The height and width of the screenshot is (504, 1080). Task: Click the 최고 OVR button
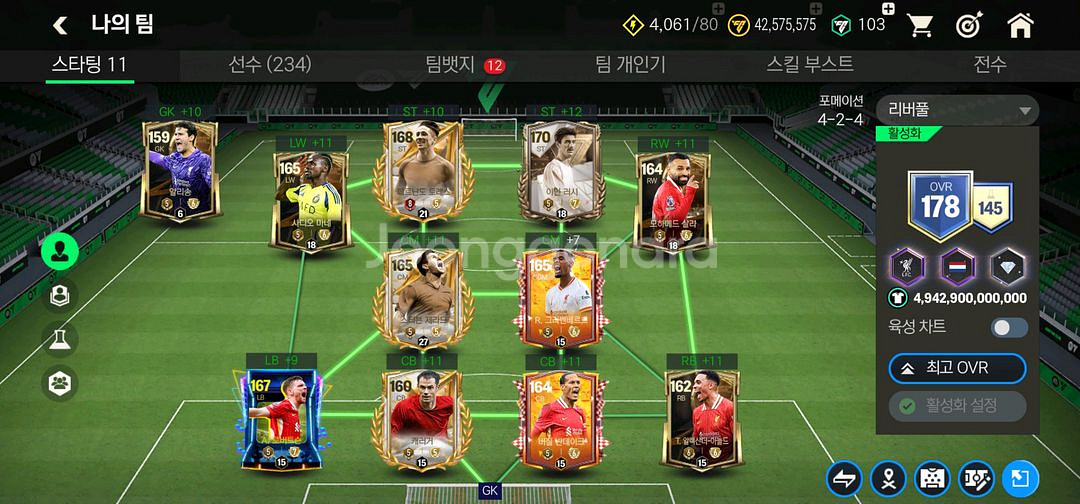pyautogui.click(x=957, y=368)
